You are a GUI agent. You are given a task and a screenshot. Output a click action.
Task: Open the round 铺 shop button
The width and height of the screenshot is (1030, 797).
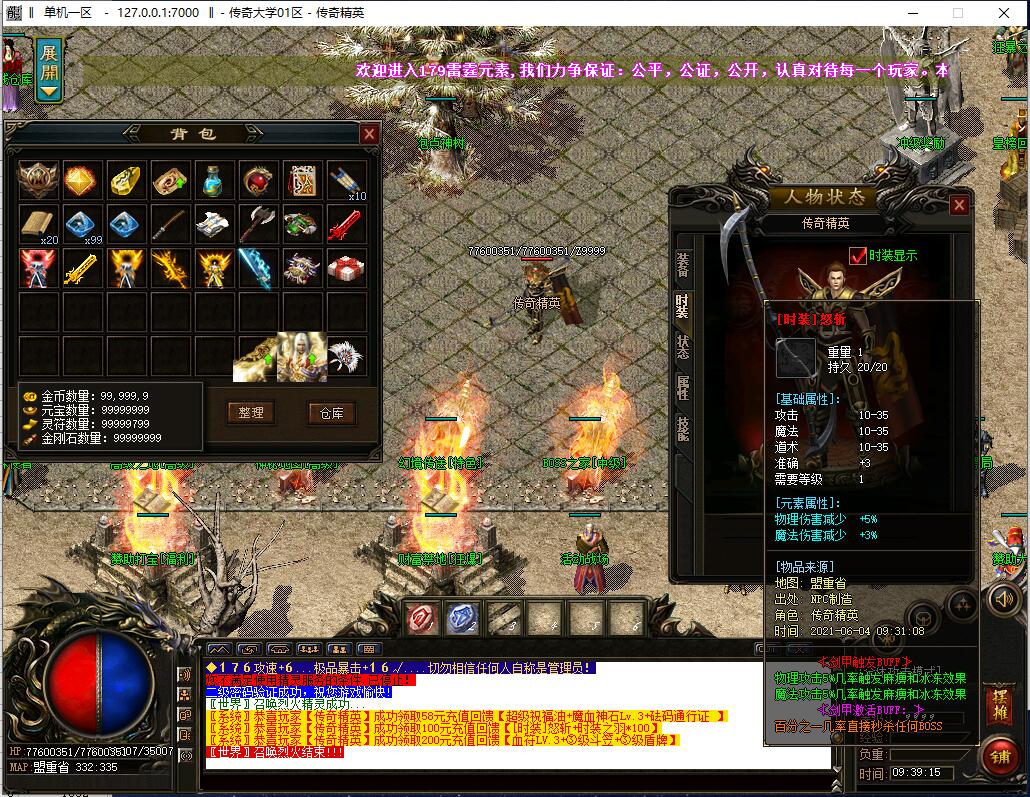[x=999, y=755]
